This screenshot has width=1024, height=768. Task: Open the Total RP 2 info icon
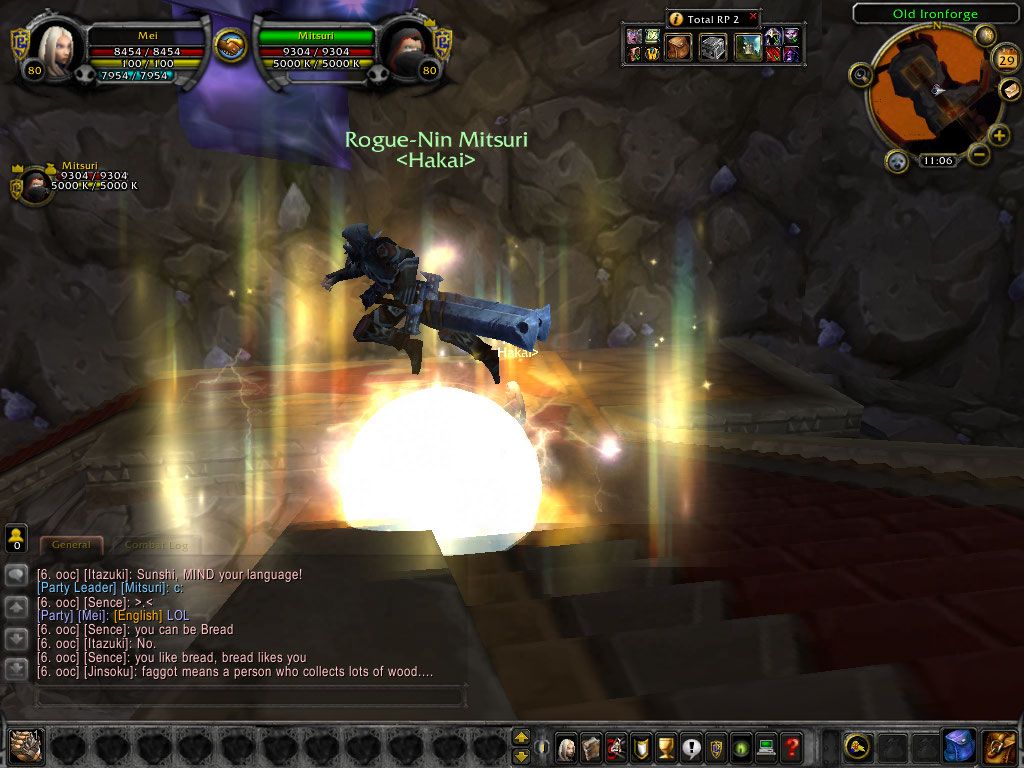pyautogui.click(x=676, y=19)
